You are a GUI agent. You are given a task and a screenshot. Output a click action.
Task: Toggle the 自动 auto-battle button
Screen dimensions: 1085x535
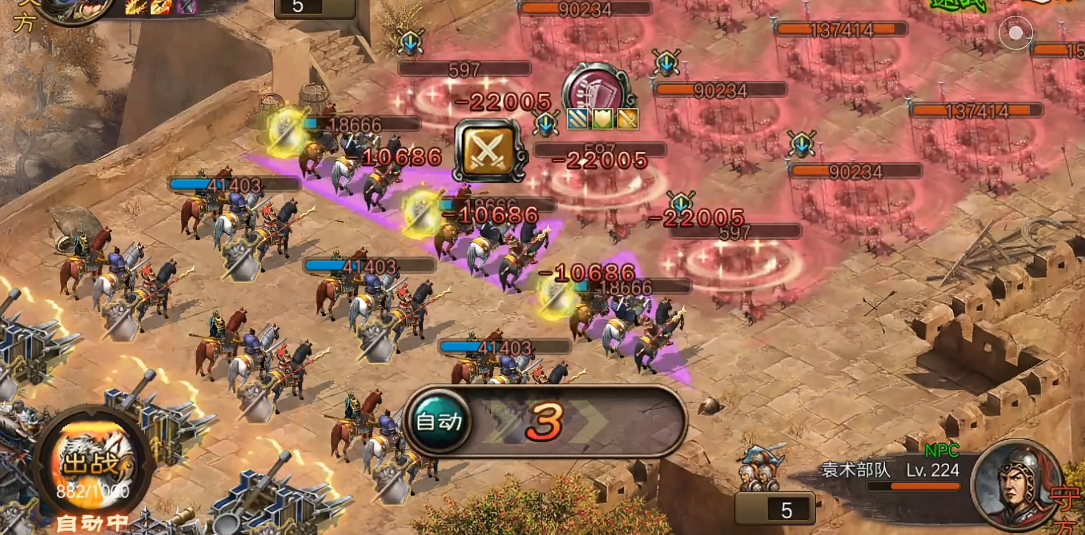(438, 422)
